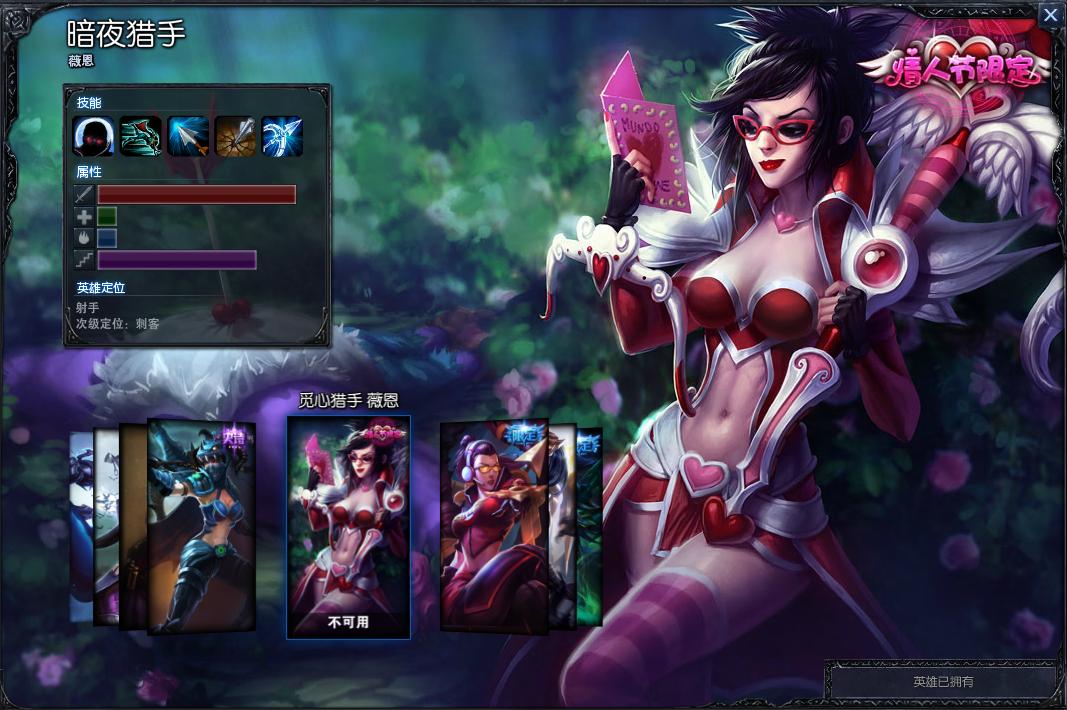Select the highlighted 觅心猎手 skin card
The height and width of the screenshot is (710, 1067).
click(348, 527)
